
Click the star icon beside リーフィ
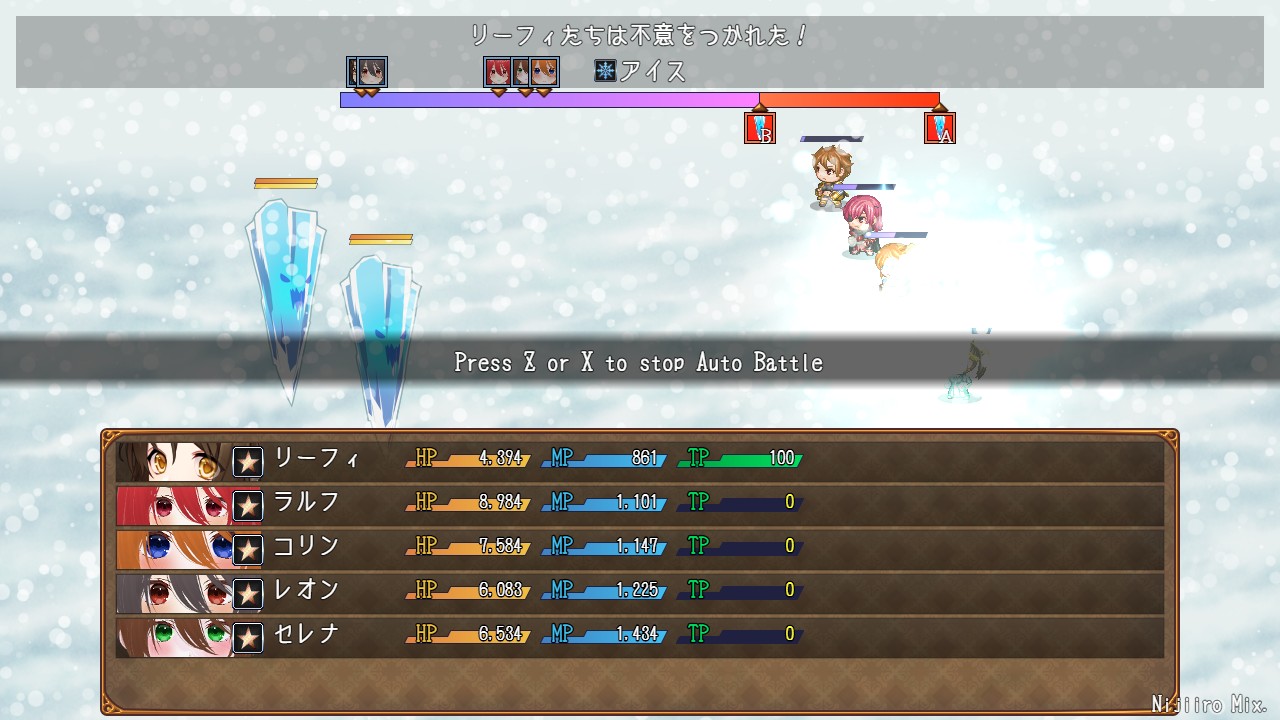coord(248,462)
